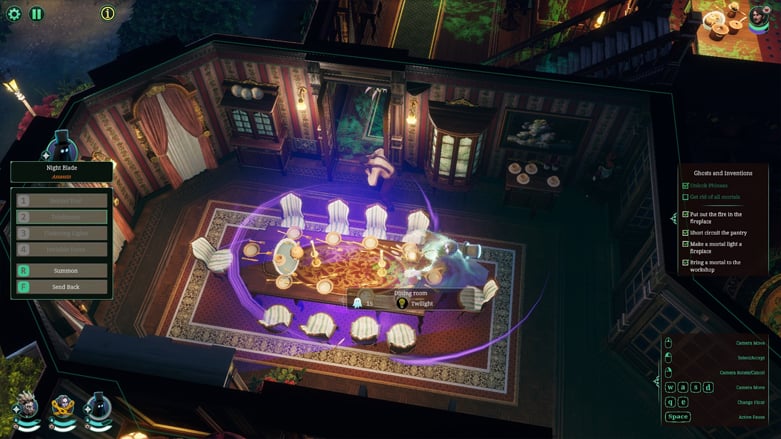Viewport: 781px width, 439px height.
Task: Select the top-hat ghost portrait in the roster
Action: pos(98,405)
